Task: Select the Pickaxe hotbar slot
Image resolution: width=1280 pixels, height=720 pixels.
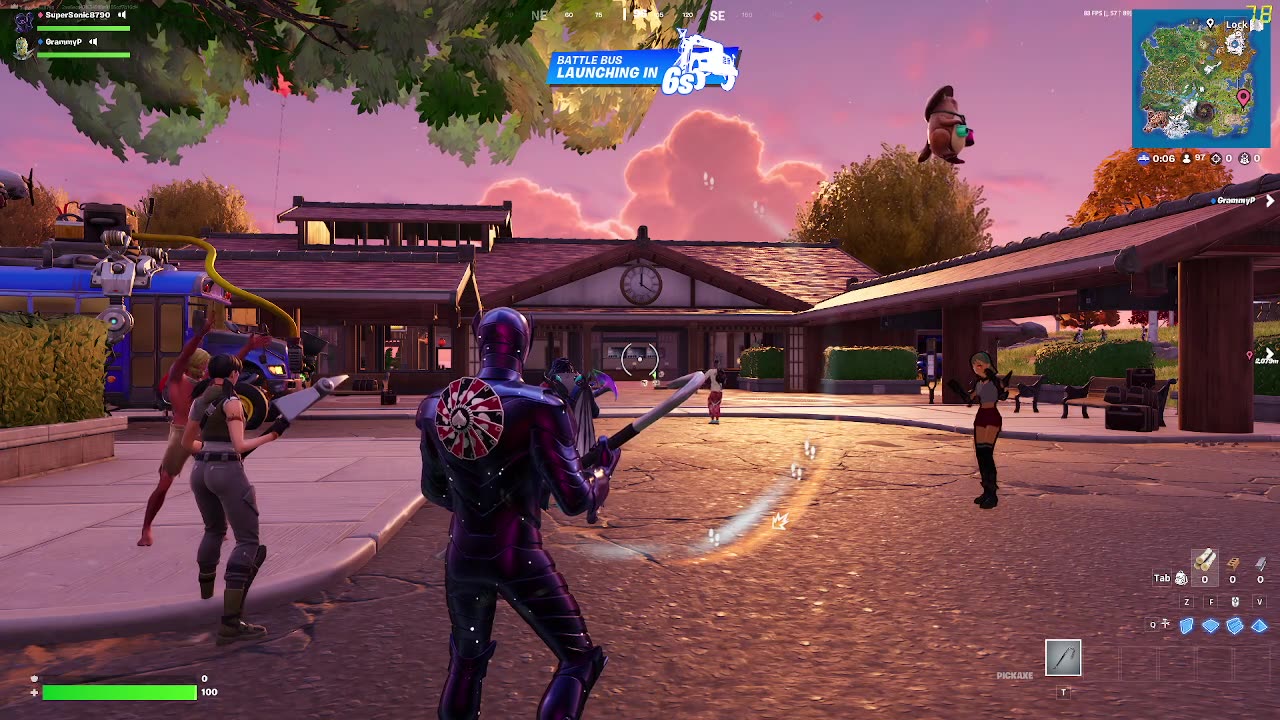Action: (1063, 657)
